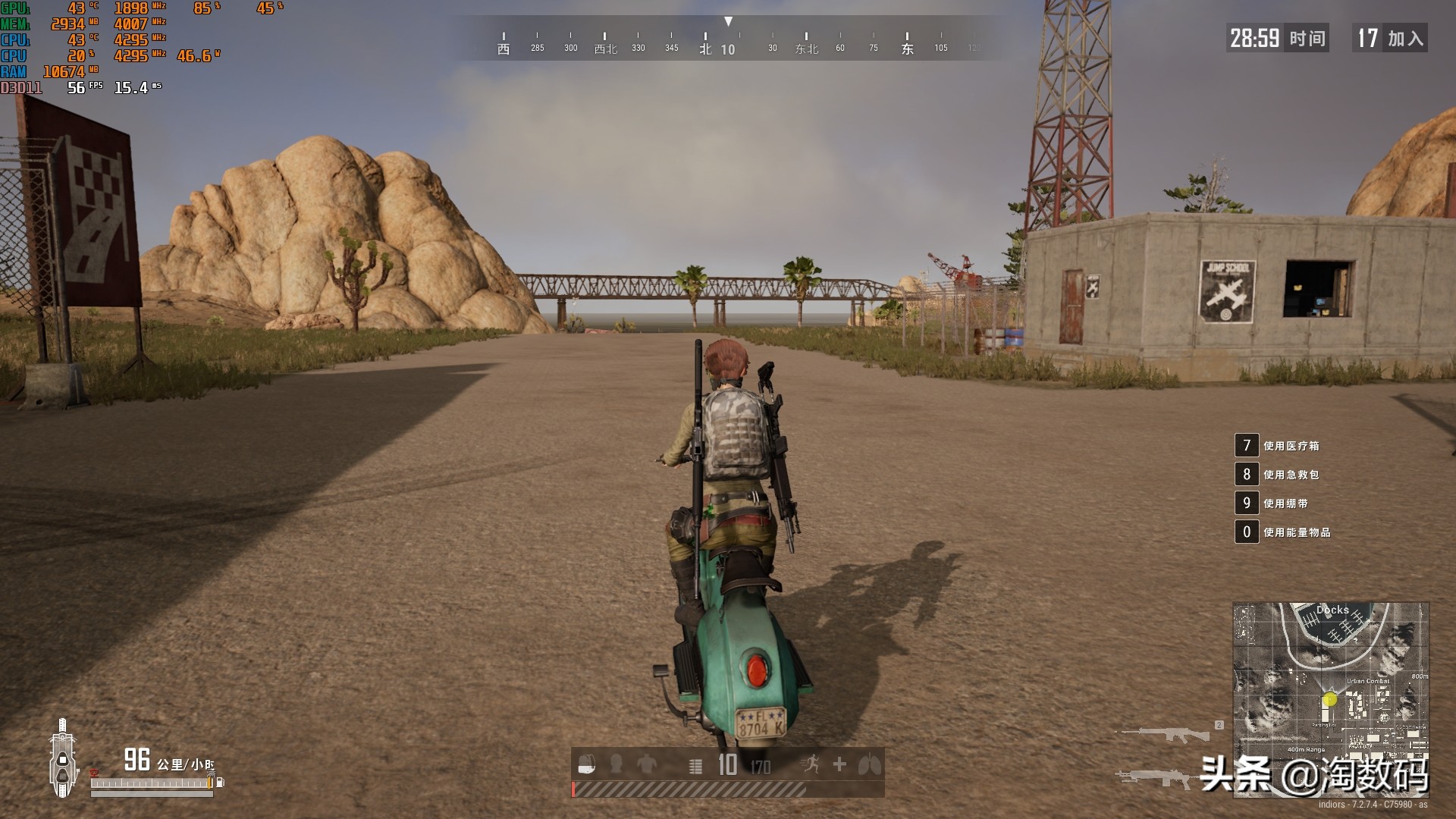Screen dimensions: 1456x819
Task: Use the bandage entry (使用绷带)
Action: (1285, 504)
